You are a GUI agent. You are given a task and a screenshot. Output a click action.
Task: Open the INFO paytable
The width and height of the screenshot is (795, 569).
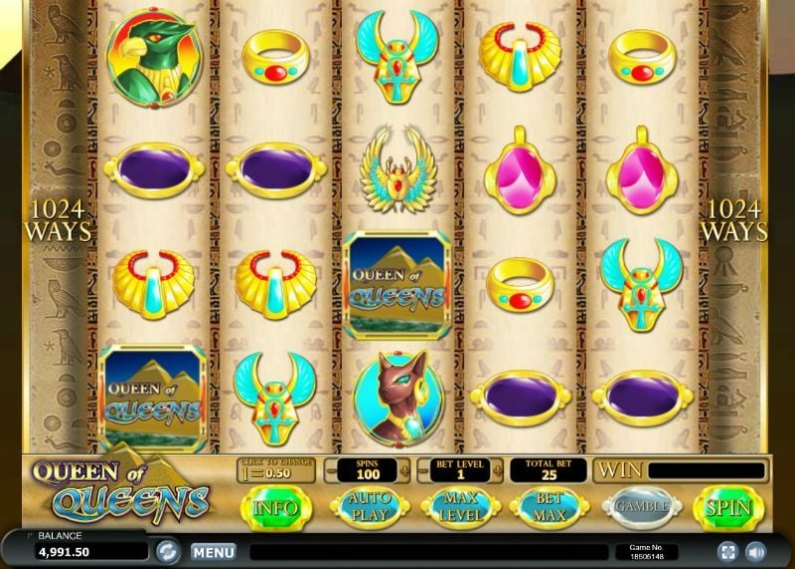click(276, 508)
